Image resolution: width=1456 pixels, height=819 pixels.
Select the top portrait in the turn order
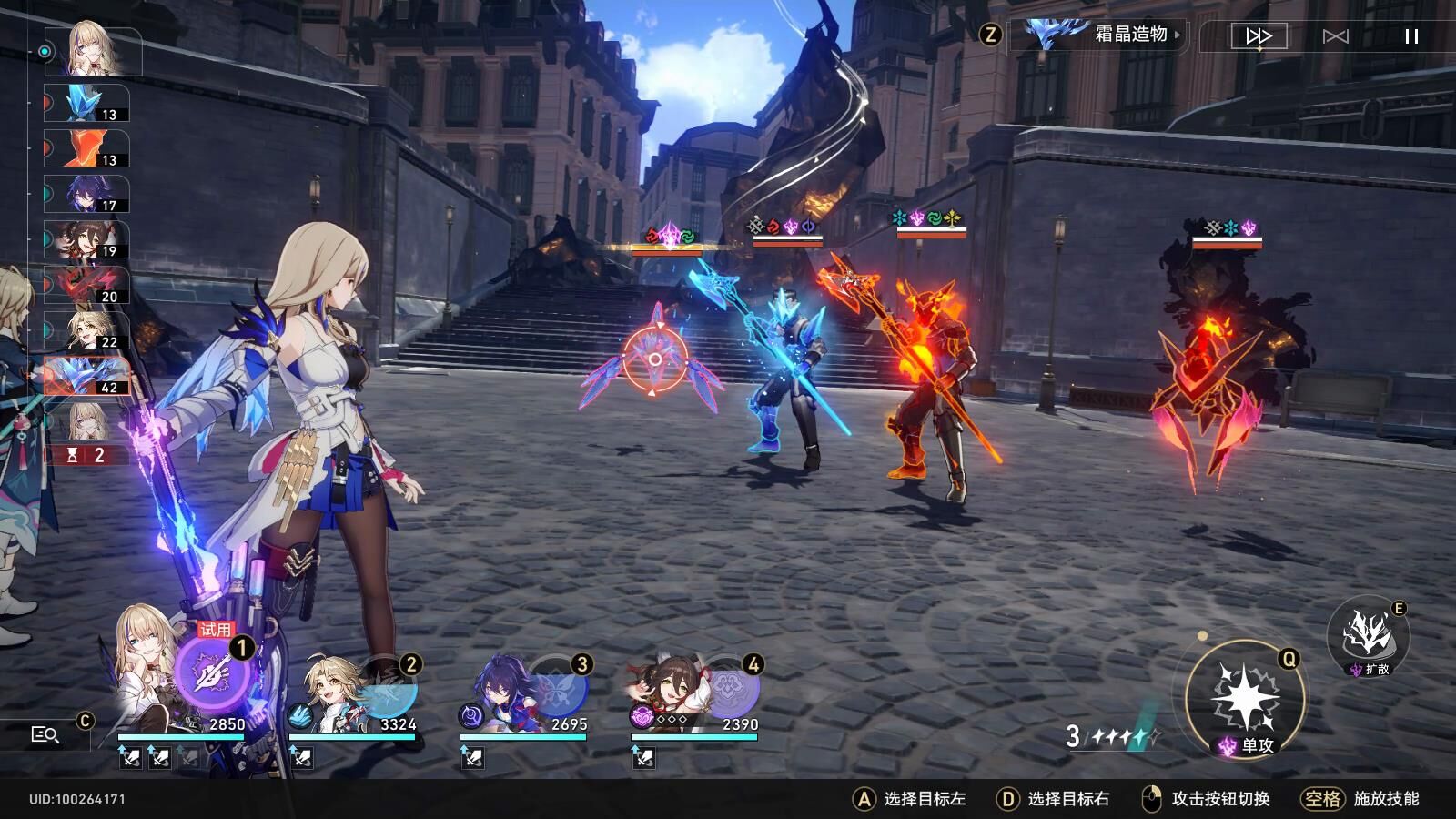(92, 51)
